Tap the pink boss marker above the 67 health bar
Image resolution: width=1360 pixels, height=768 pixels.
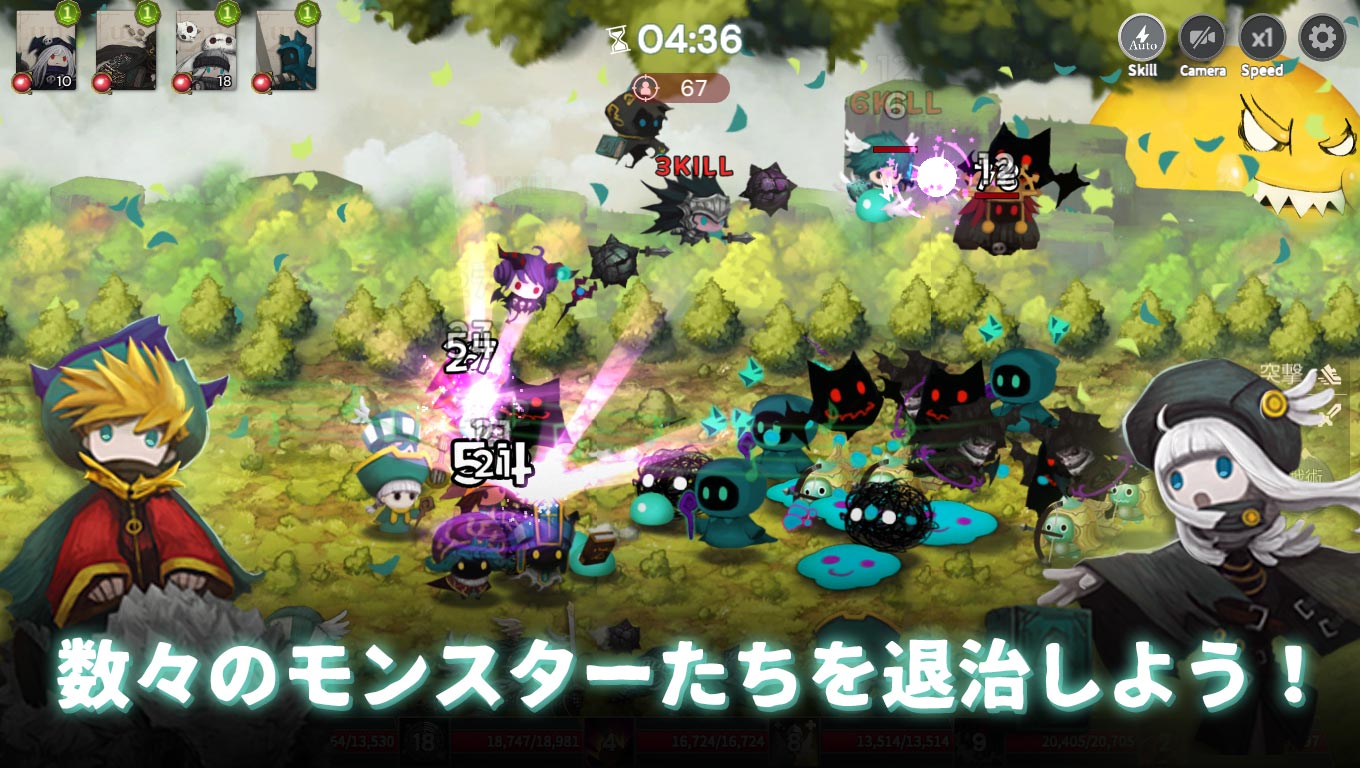[648, 89]
